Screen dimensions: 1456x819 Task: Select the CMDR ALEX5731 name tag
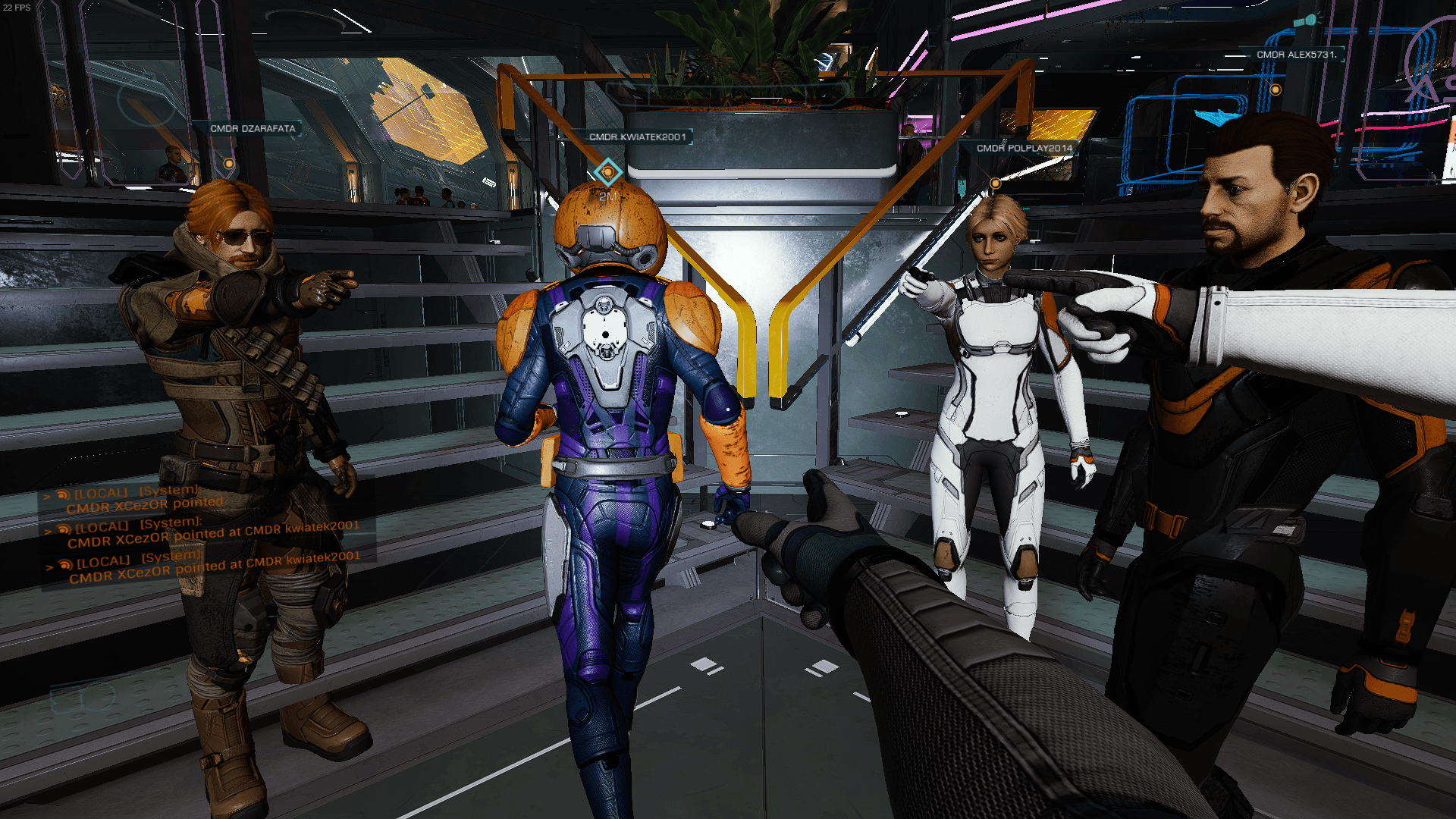pos(1295,55)
